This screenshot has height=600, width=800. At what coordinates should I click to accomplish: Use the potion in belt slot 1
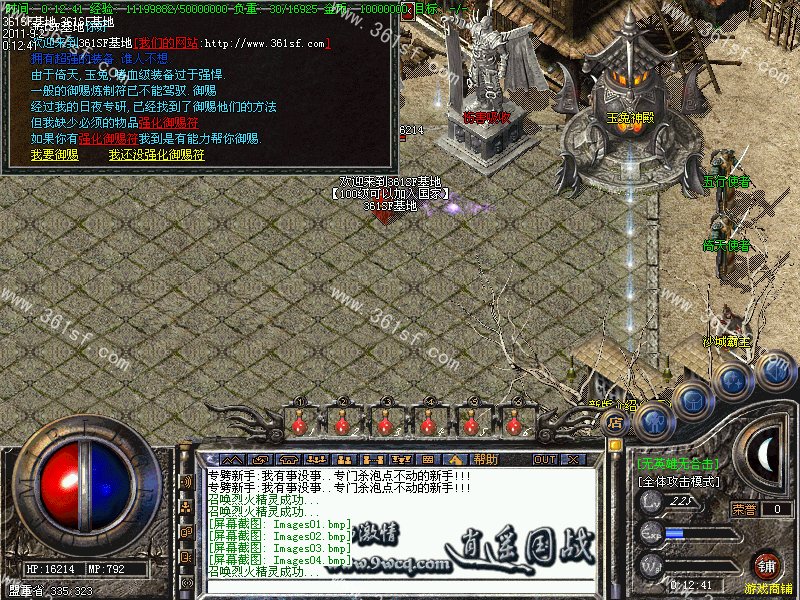pos(298,424)
